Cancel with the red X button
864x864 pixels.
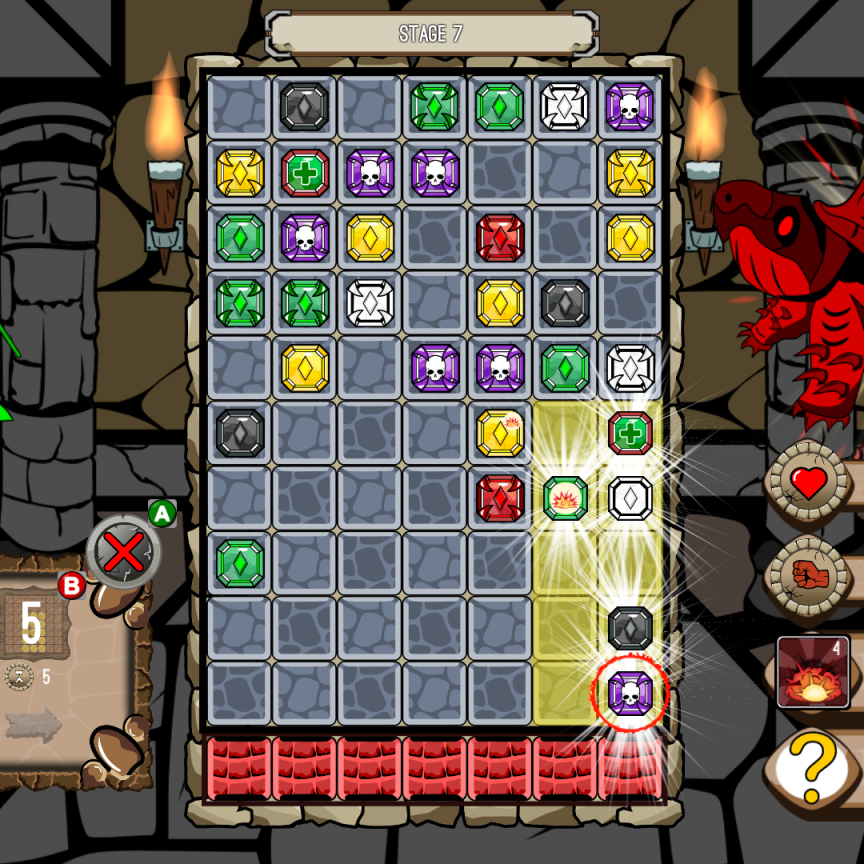tap(123, 549)
